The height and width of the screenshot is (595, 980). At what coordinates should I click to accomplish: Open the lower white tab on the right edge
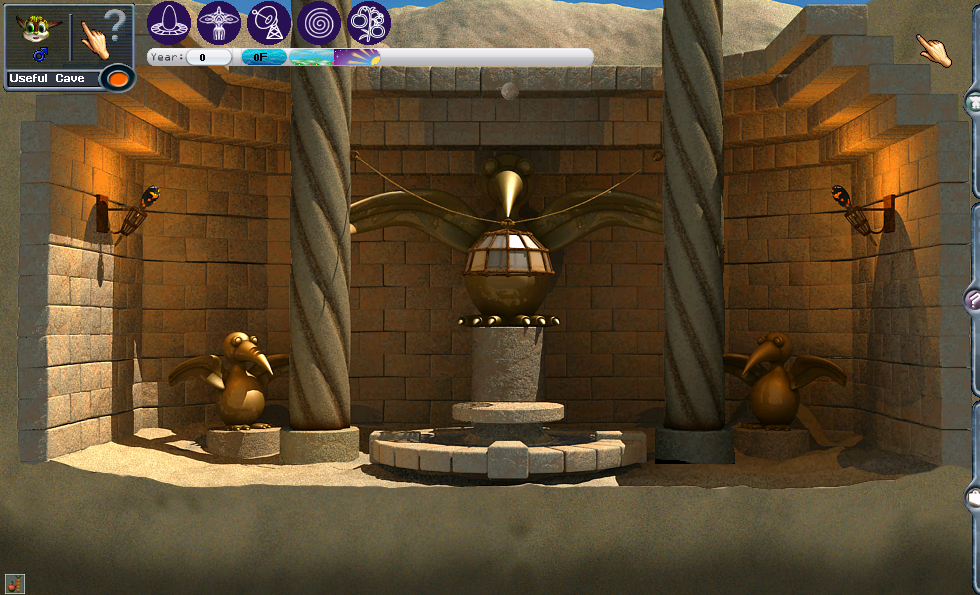(x=972, y=497)
